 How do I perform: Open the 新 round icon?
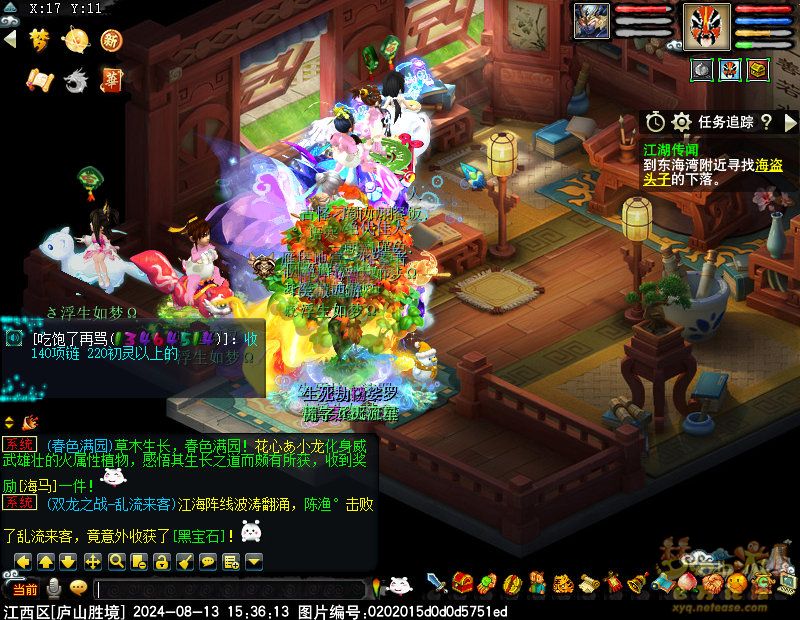click(111, 40)
